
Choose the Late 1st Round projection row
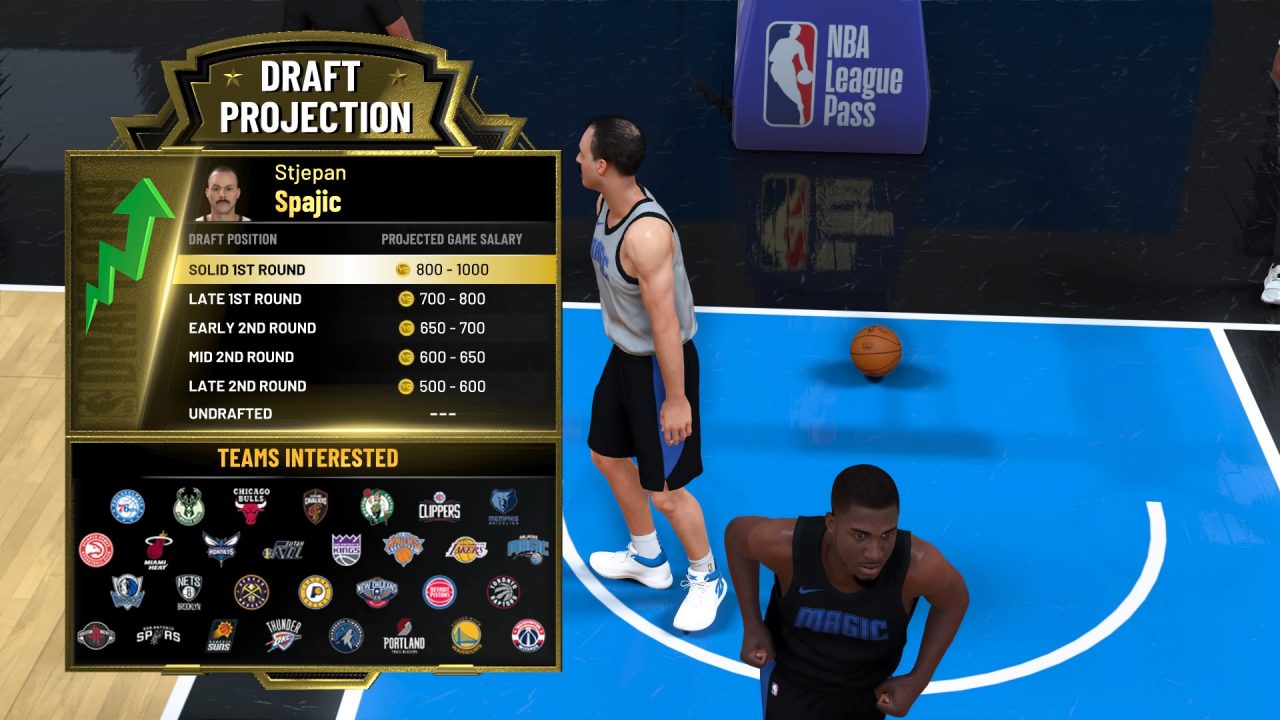click(x=364, y=299)
